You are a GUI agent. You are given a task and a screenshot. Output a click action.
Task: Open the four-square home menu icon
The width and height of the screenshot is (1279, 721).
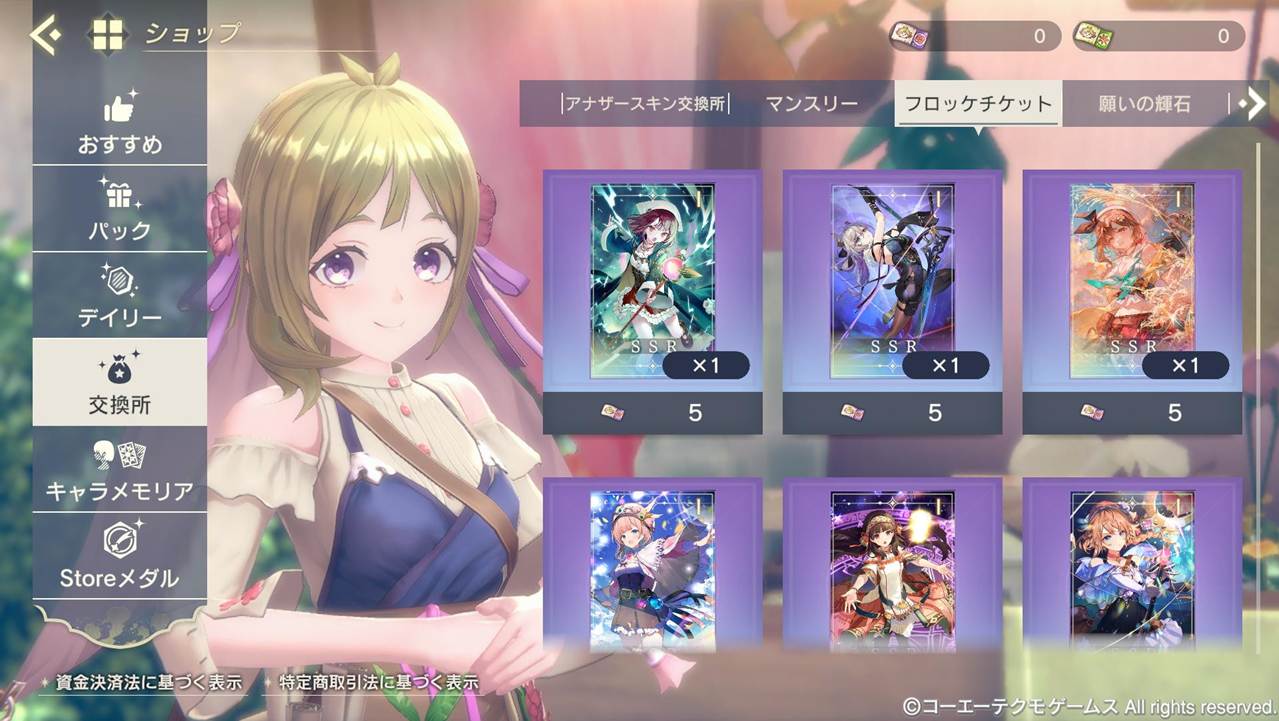[108, 35]
